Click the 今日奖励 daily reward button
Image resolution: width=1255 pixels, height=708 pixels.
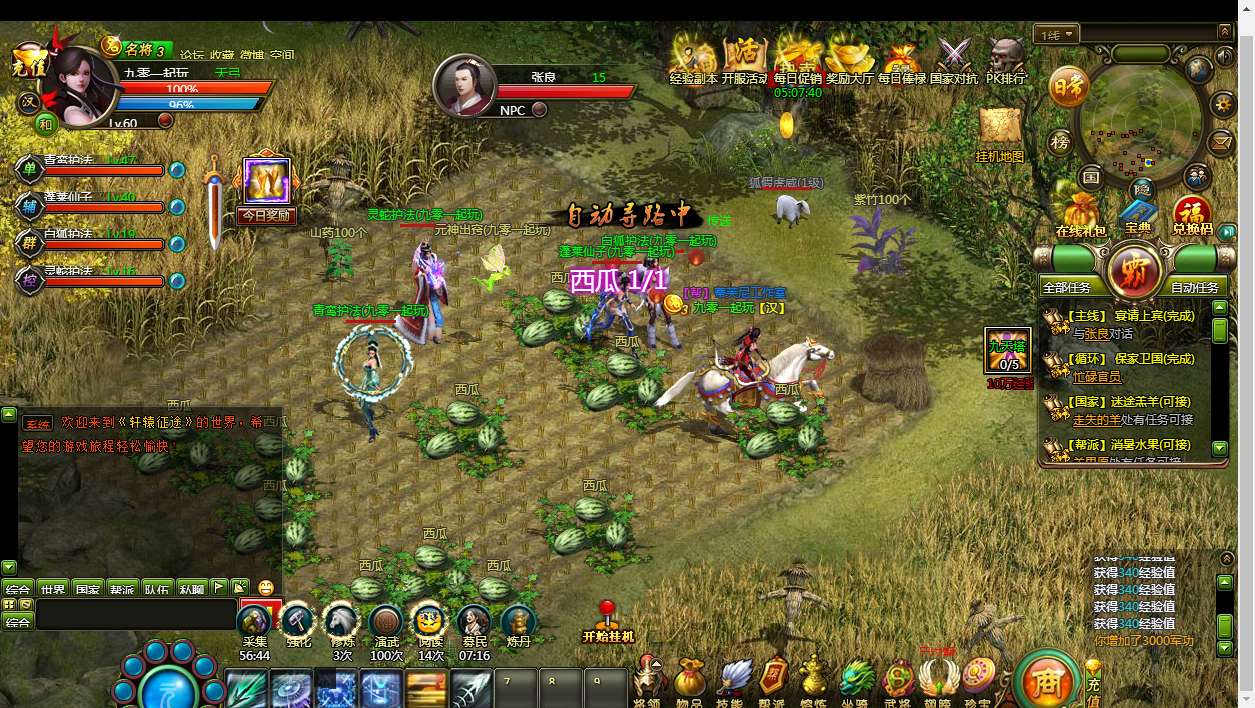click(267, 189)
